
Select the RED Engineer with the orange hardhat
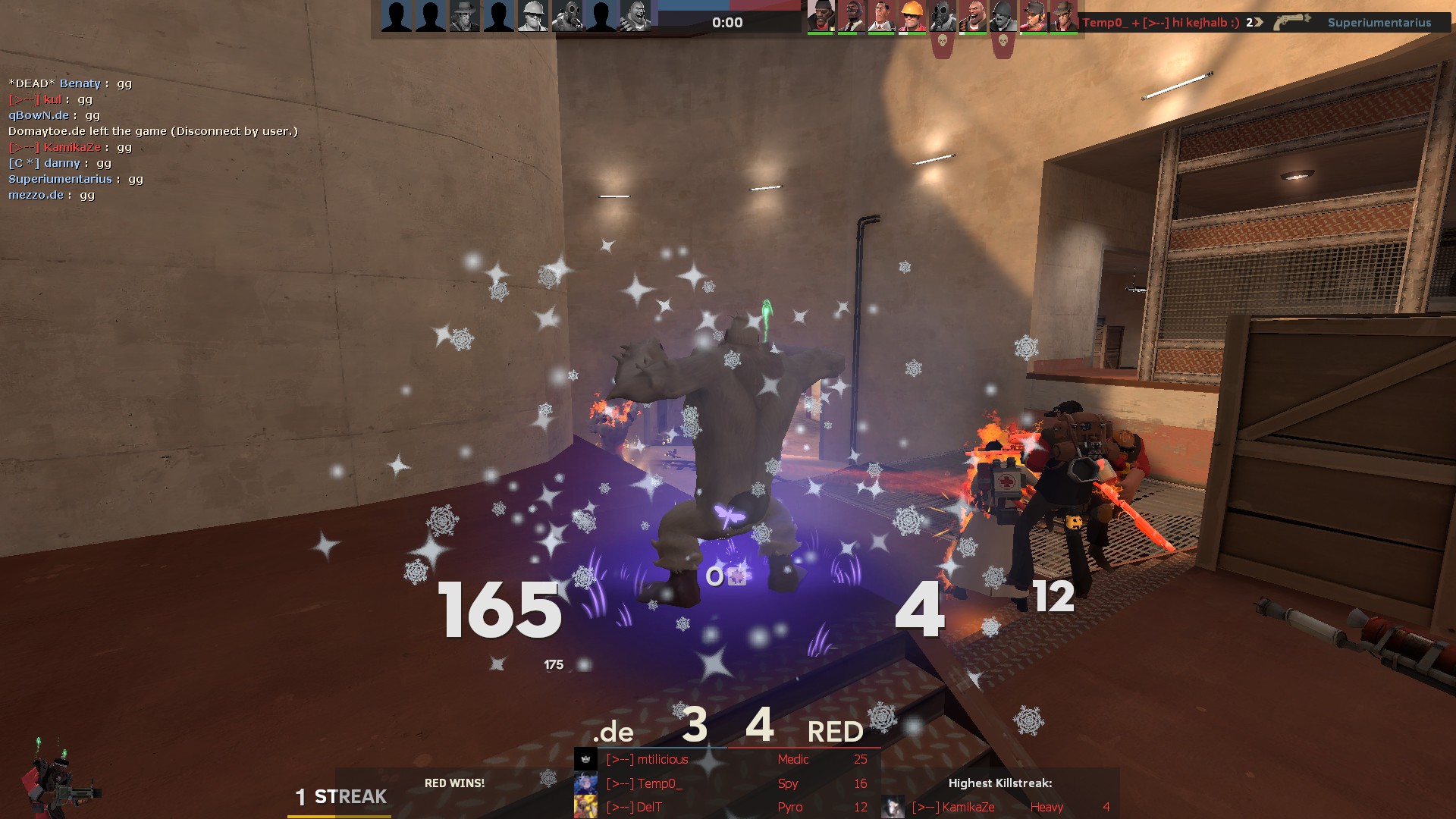[912, 17]
